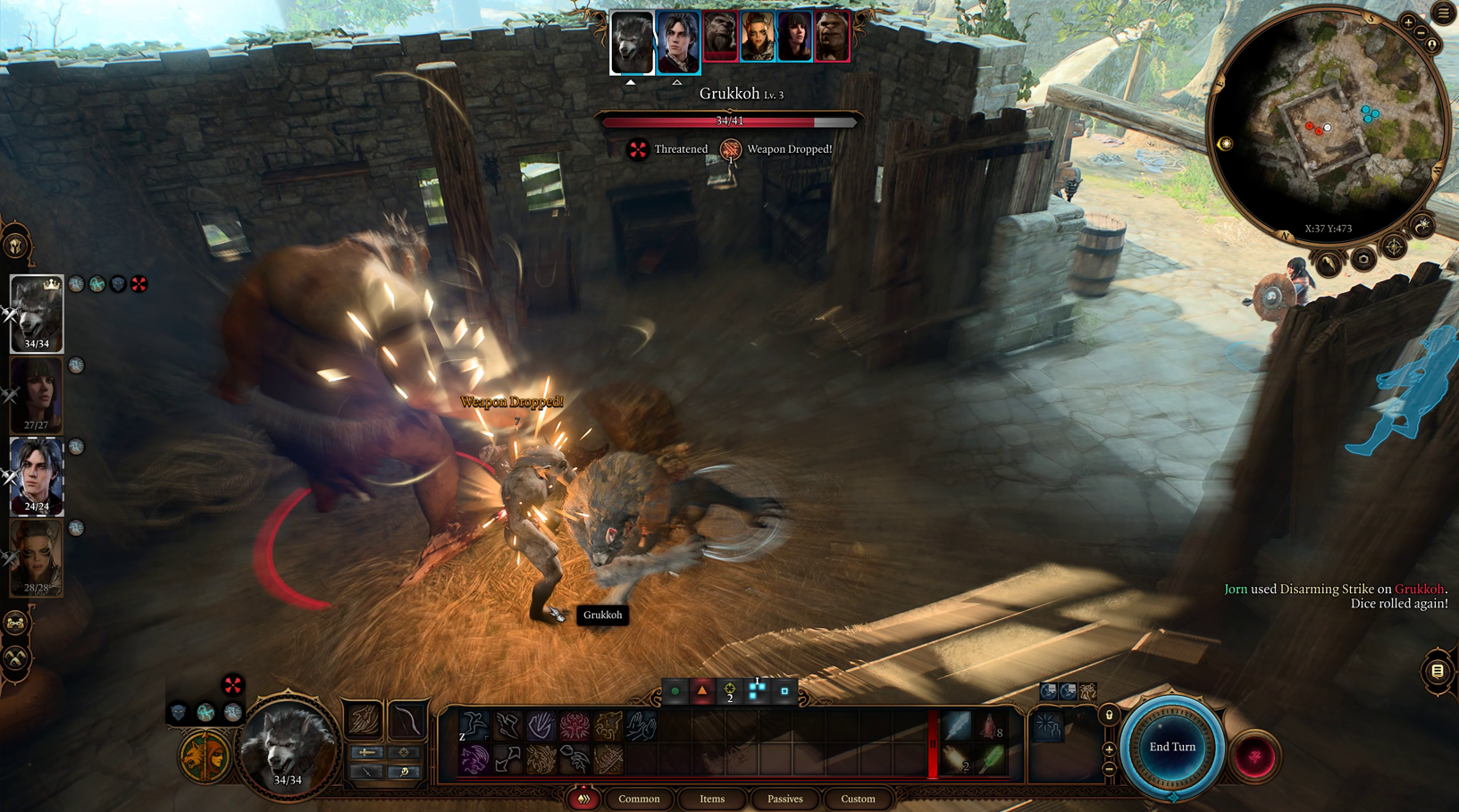Select the werewolf party portrait on left
Image resolution: width=1459 pixels, height=812 pixels.
point(37,313)
